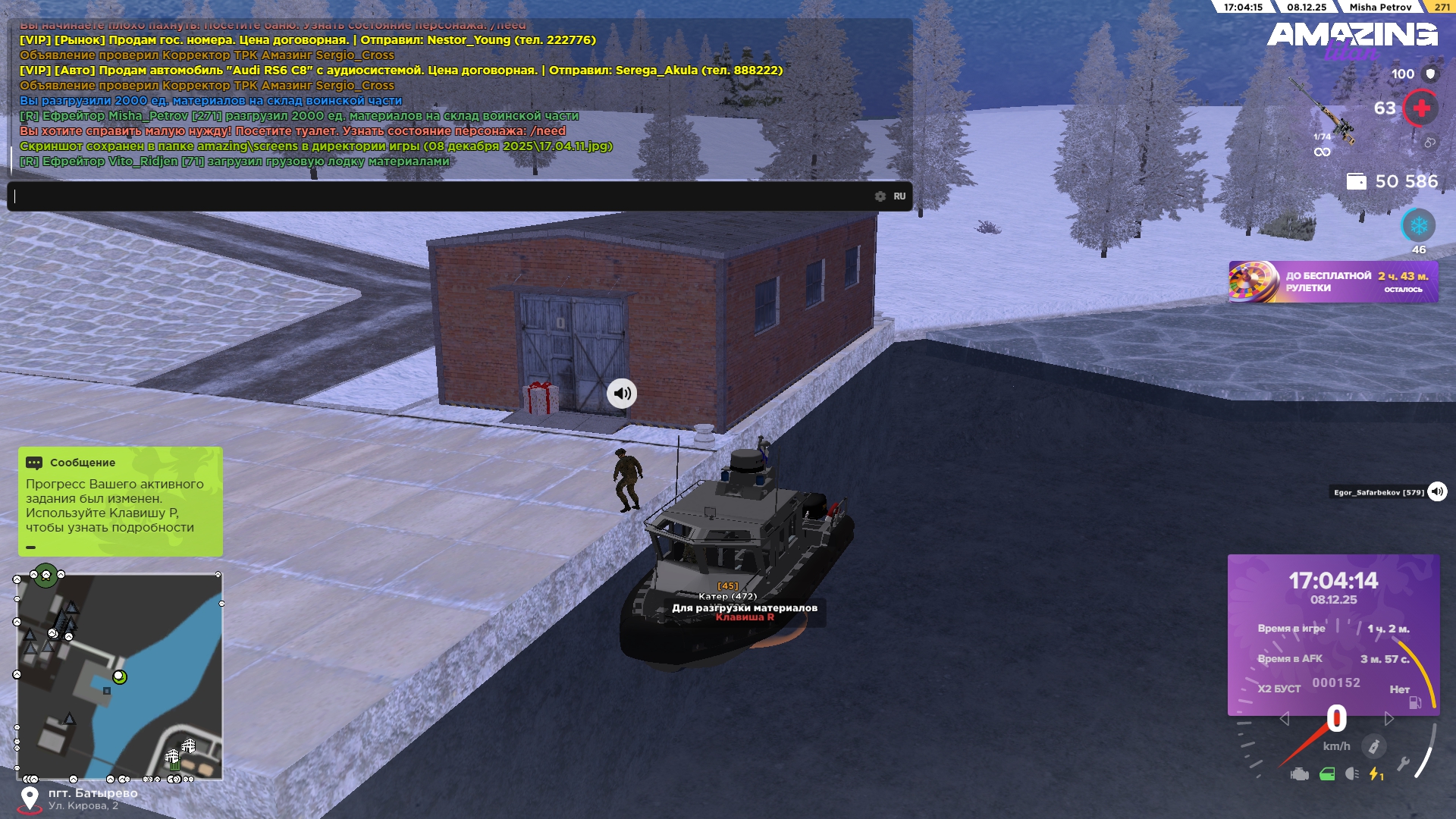Viewport: 1456px width, 819px height.
Task: Click the speaker icon near the warehouse door
Action: click(x=622, y=394)
